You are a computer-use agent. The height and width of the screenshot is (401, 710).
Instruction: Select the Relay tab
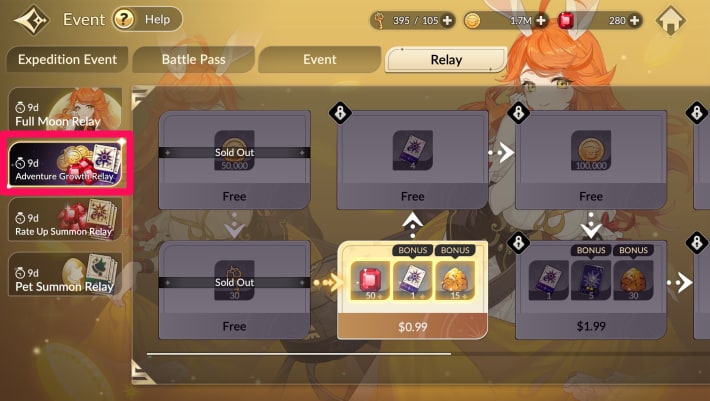446,59
